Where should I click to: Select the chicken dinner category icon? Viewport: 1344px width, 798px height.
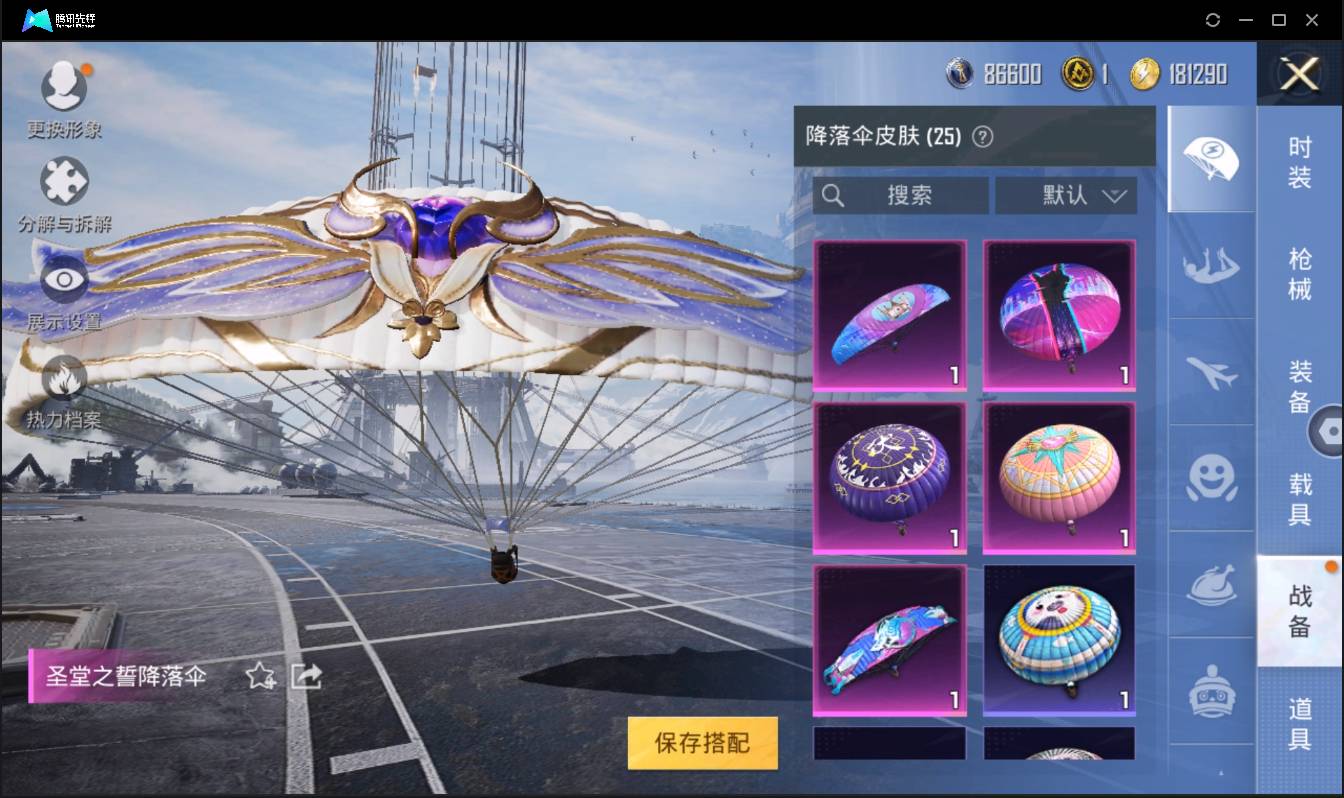click(1211, 585)
